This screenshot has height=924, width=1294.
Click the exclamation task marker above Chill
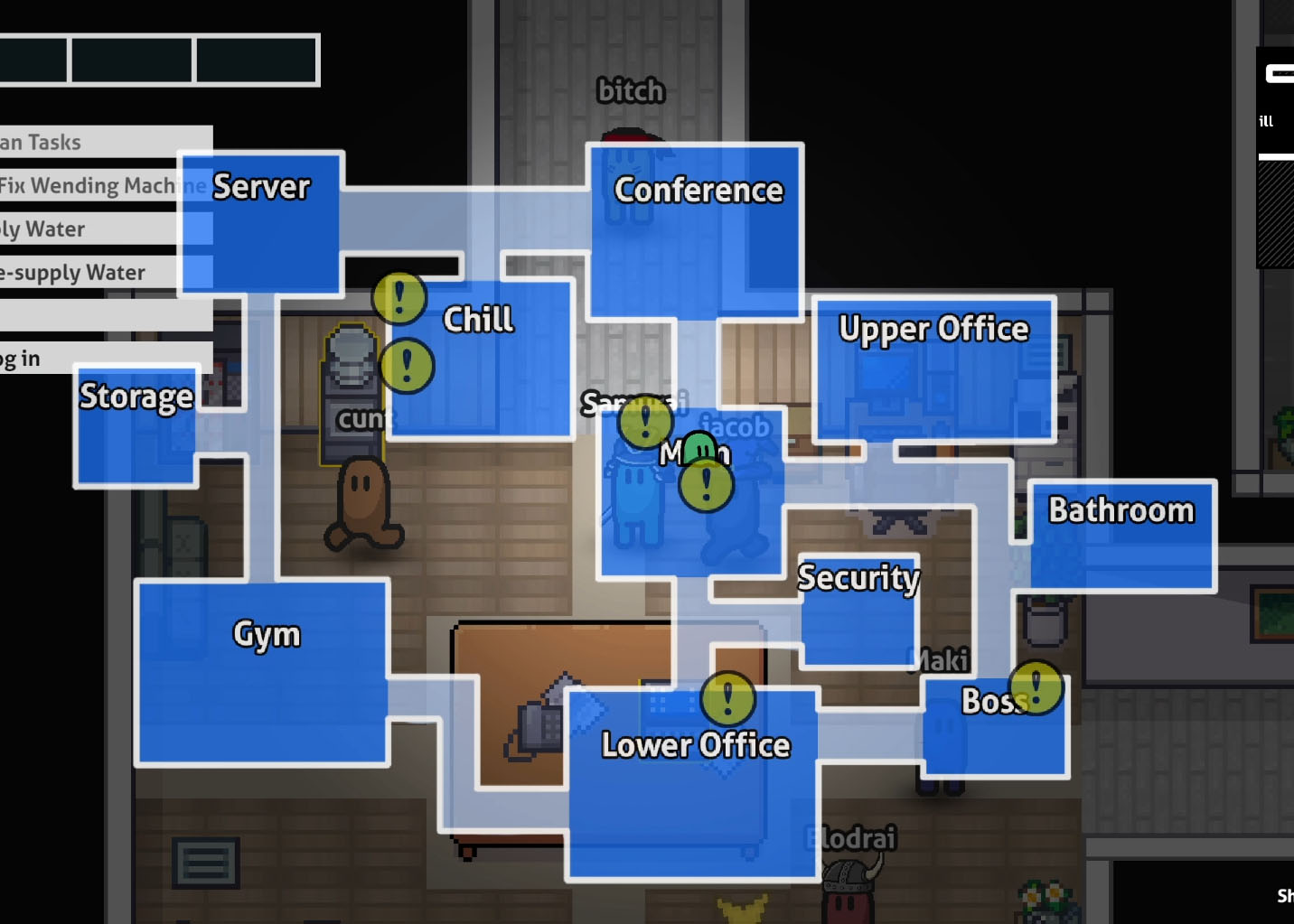click(x=399, y=298)
